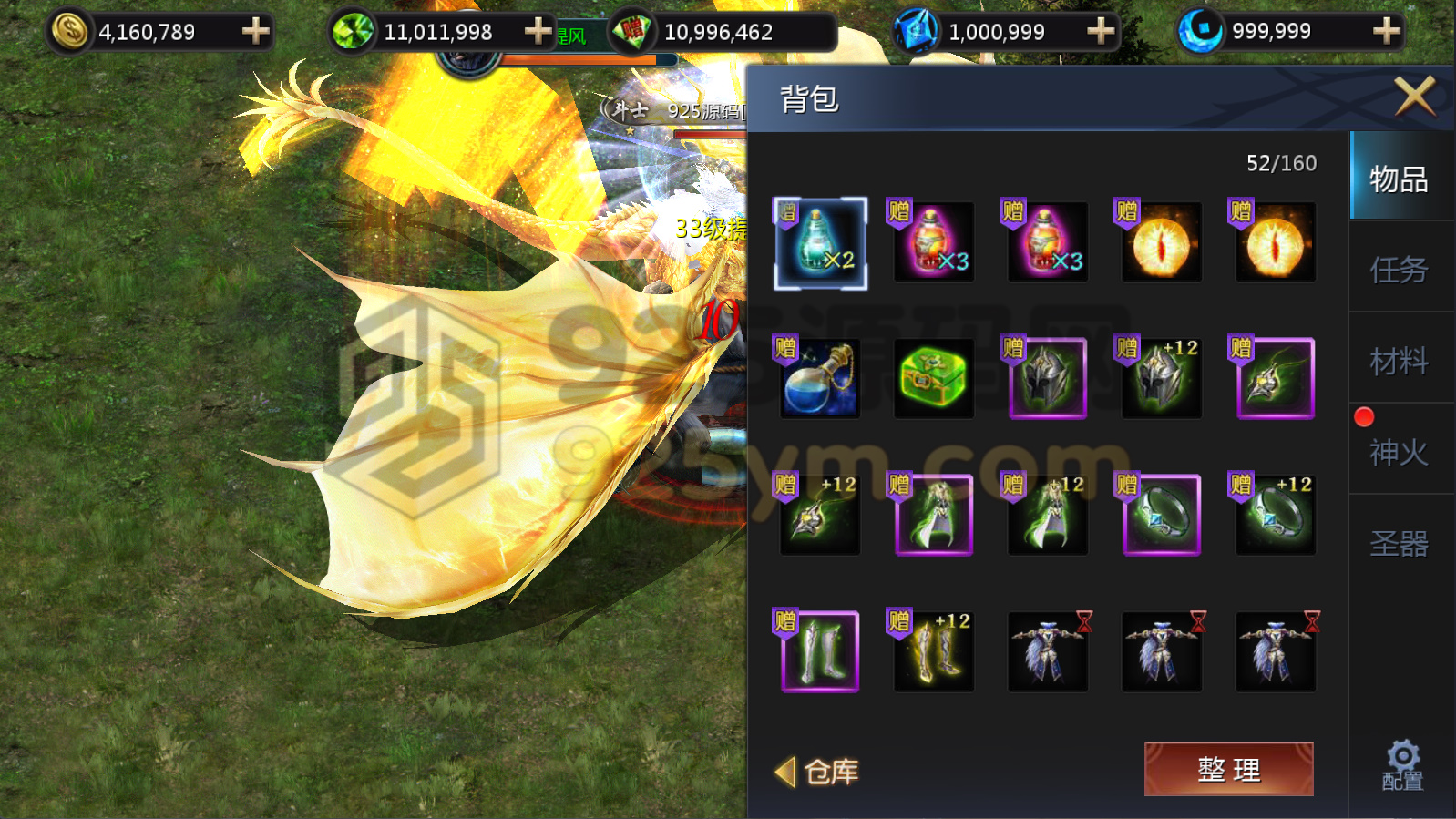Select the +12 blue ring item
The image size is (1456, 819).
[x=1274, y=516]
